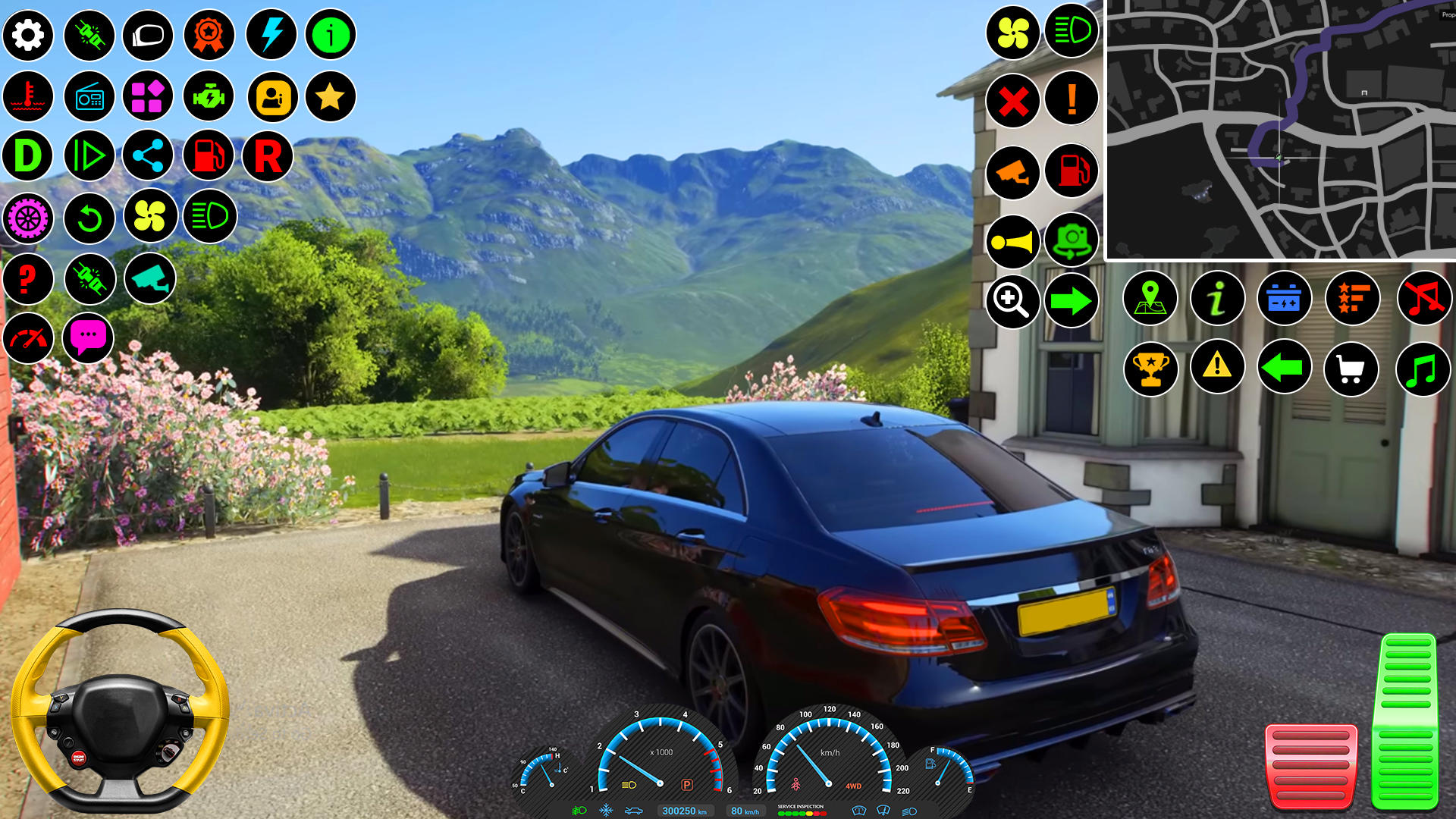Screen dimensions: 1456x819
Task: Activate the green right arrow indicator
Action: pyautogui.click(x=1071, y=301)
